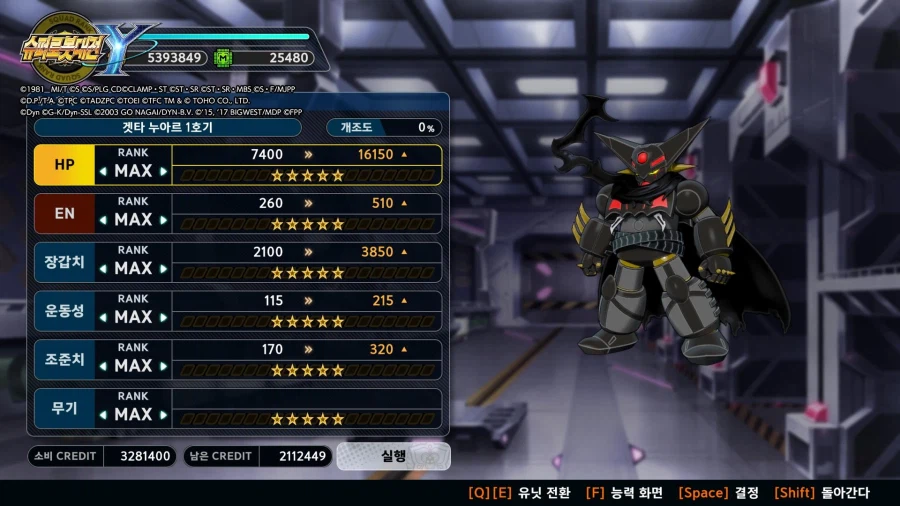The height and width of the screenshot is (506, 900).
Task: Decrease 조준치 rank with left arrow
Action: coord(103,367)
